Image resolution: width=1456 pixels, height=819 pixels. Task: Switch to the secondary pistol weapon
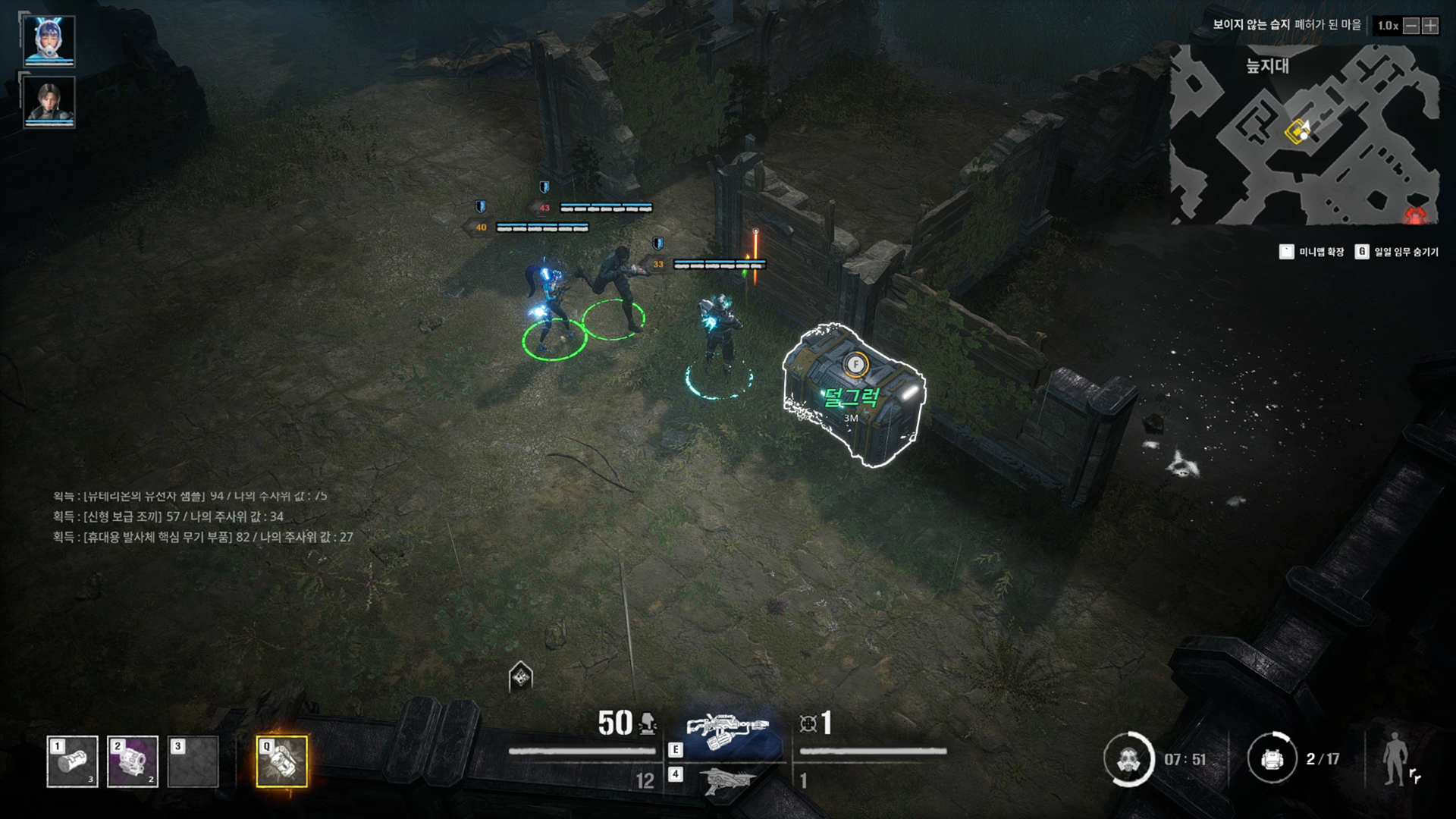(726, 780)
